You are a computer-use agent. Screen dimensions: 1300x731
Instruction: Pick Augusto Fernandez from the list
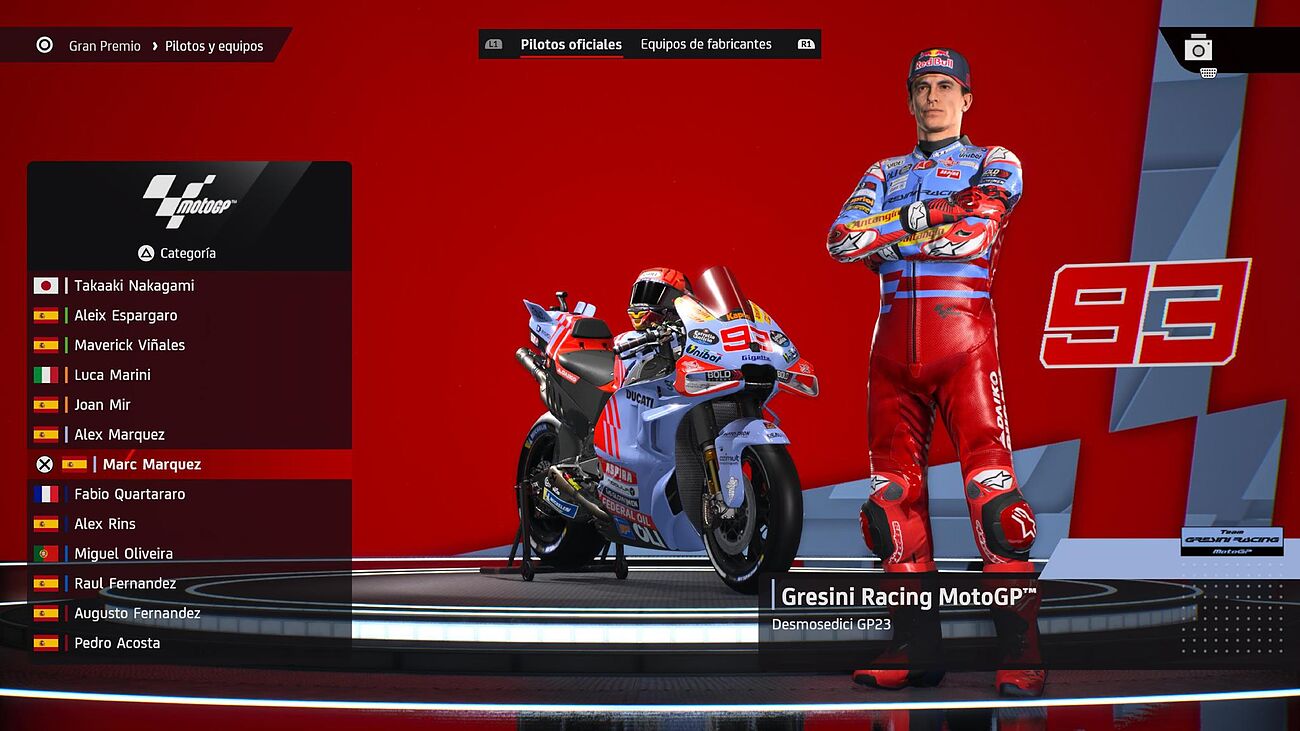(137, 614)
